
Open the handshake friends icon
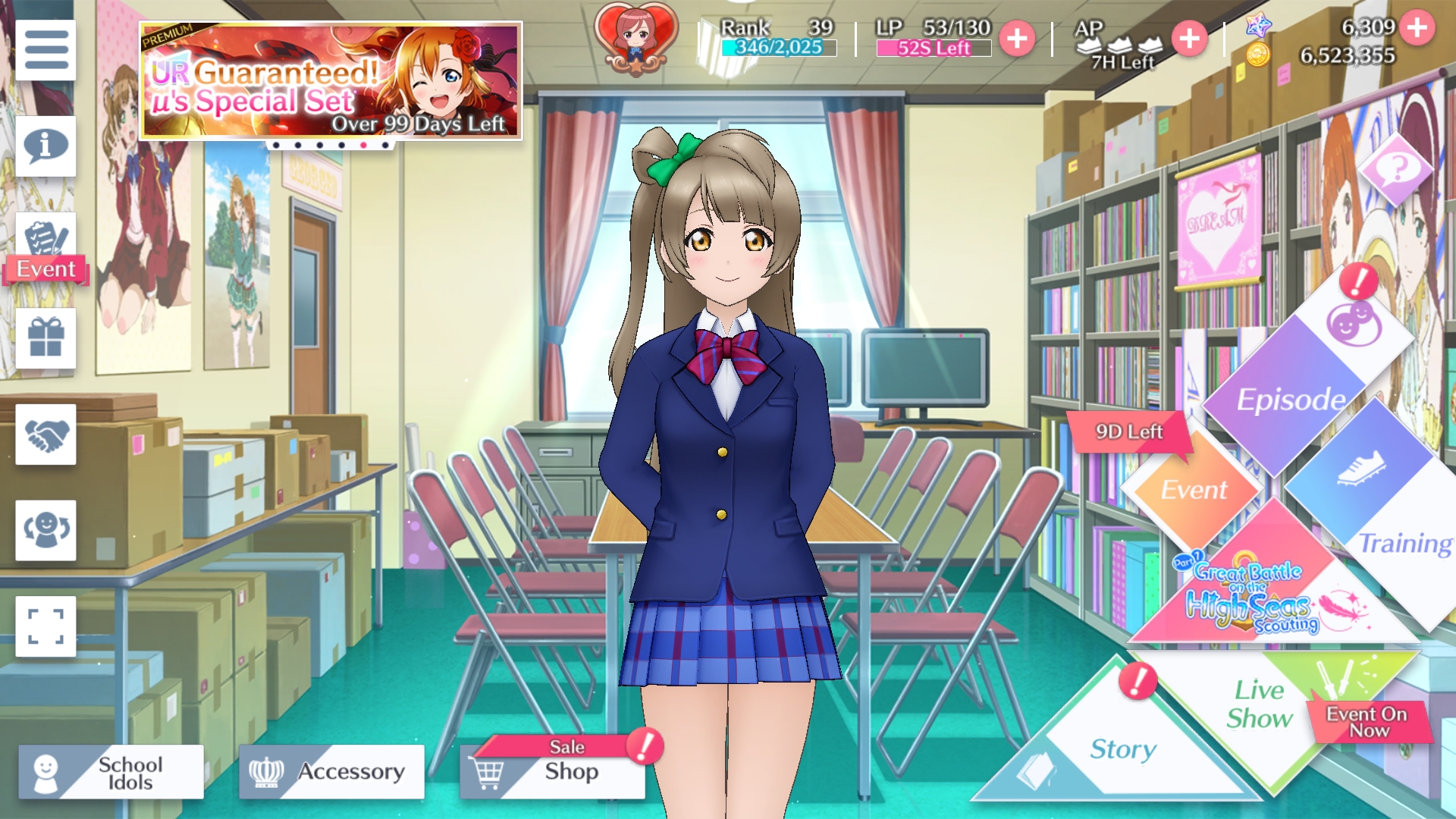point(45,434)
